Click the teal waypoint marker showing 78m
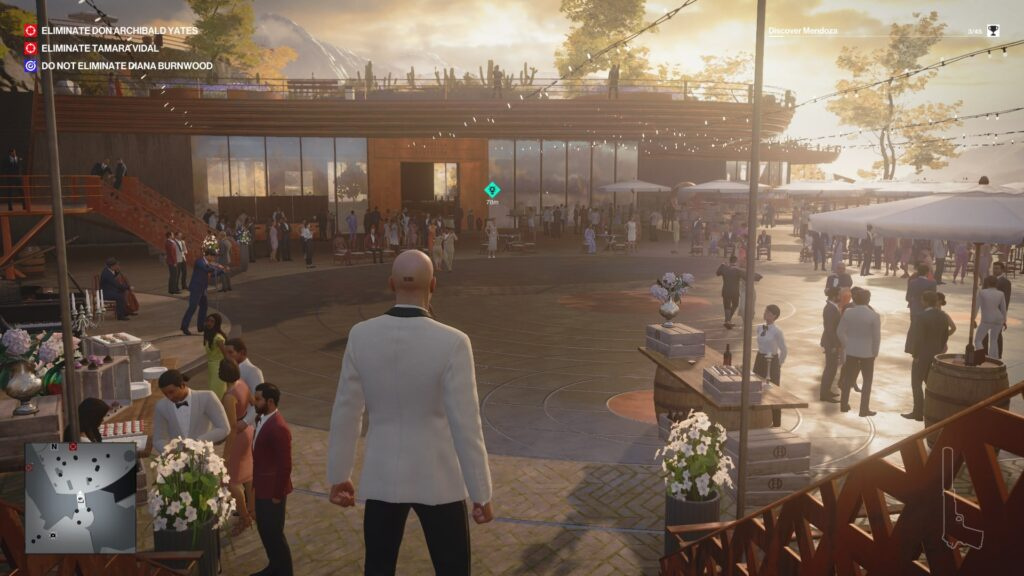The image size is (1024, 576). coord(492,189)
